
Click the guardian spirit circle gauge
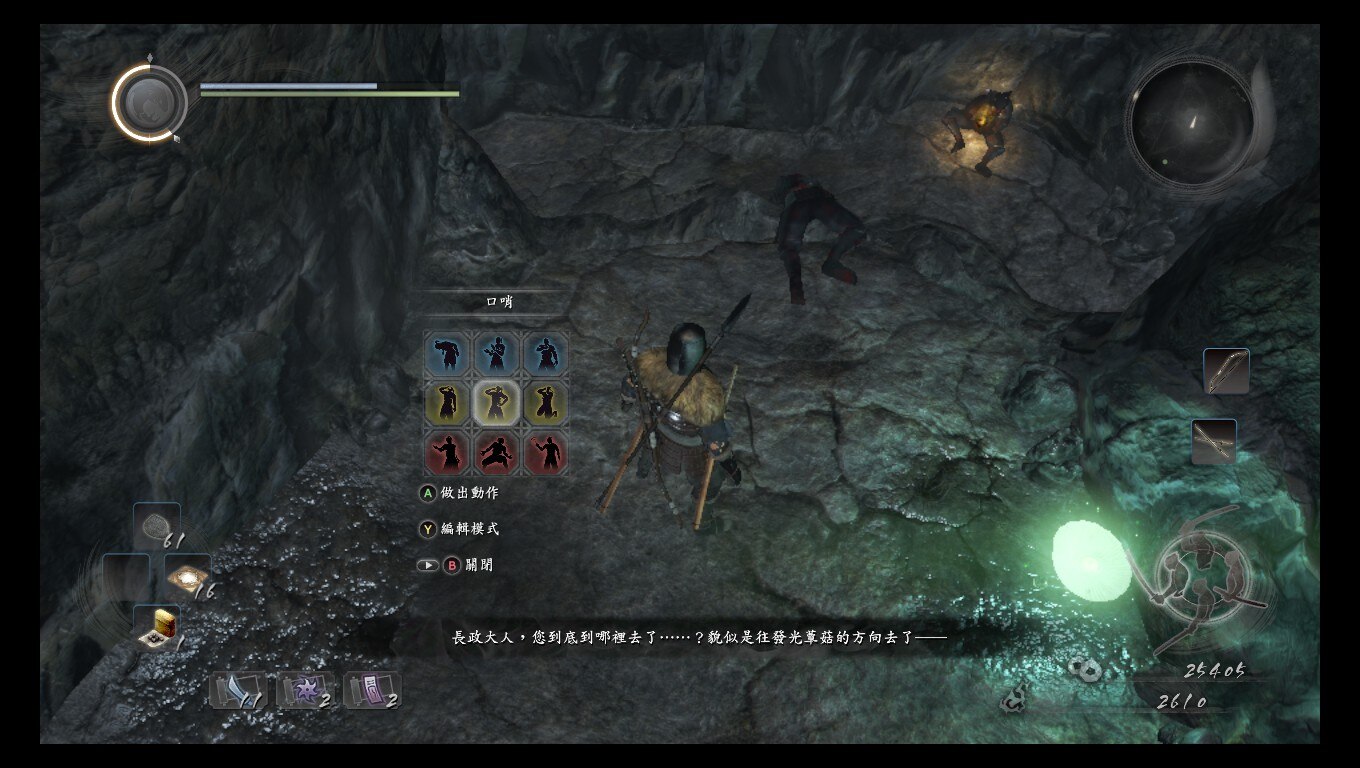(x=150, y=102)
